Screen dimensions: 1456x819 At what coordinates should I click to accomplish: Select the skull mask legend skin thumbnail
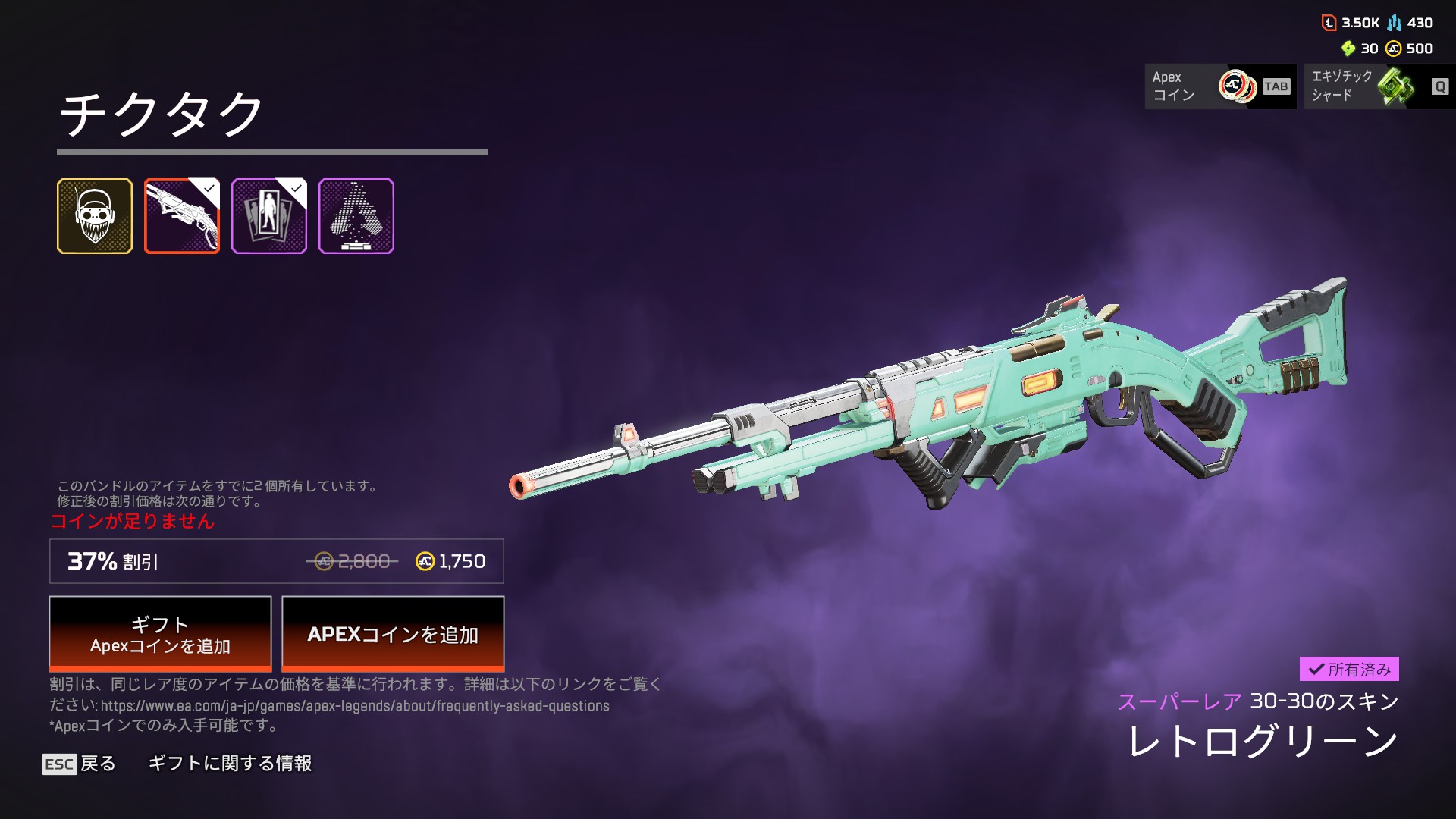click(x=95, y=216)
